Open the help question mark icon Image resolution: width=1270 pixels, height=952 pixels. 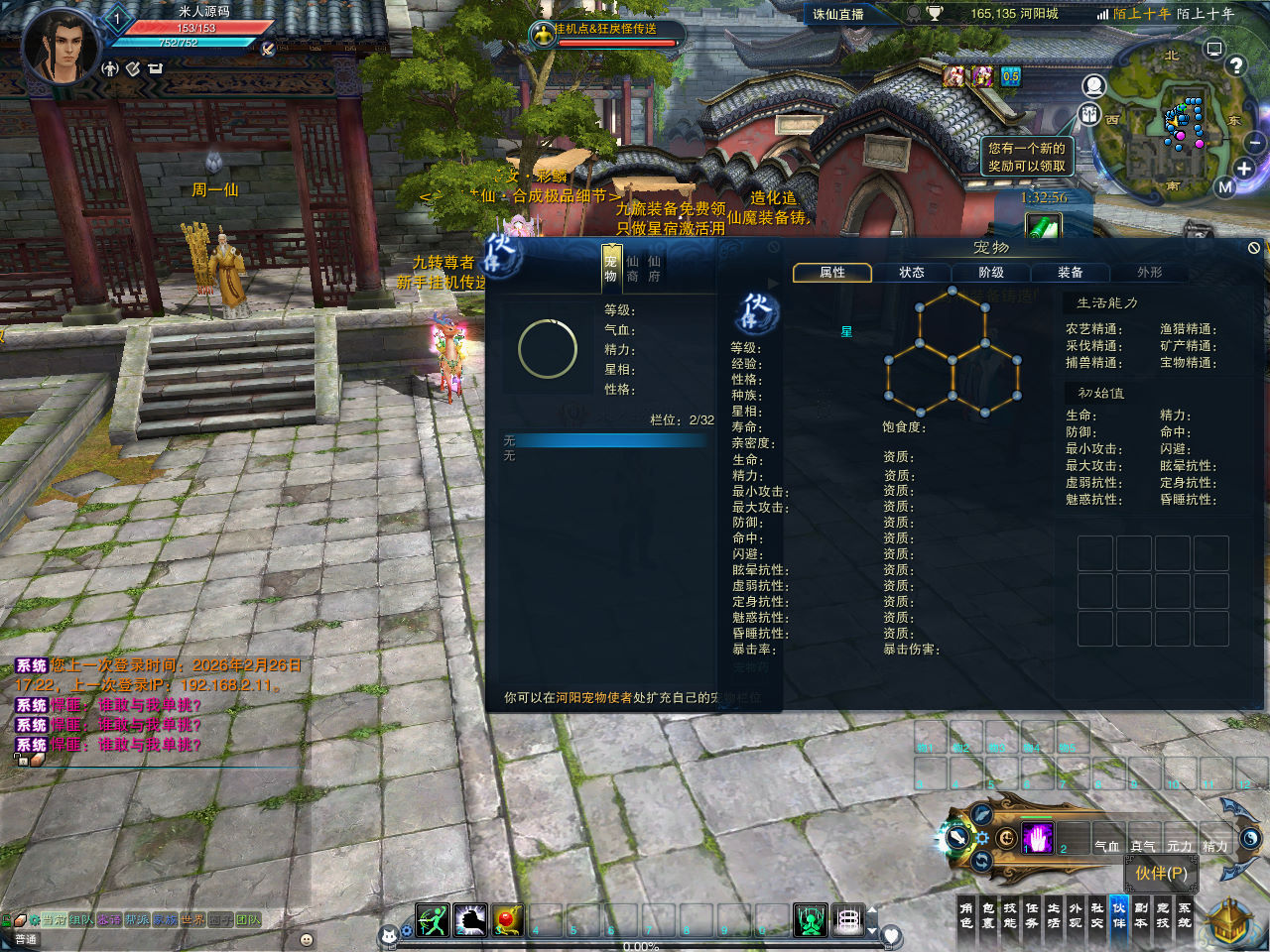(x=1235, y=65)
